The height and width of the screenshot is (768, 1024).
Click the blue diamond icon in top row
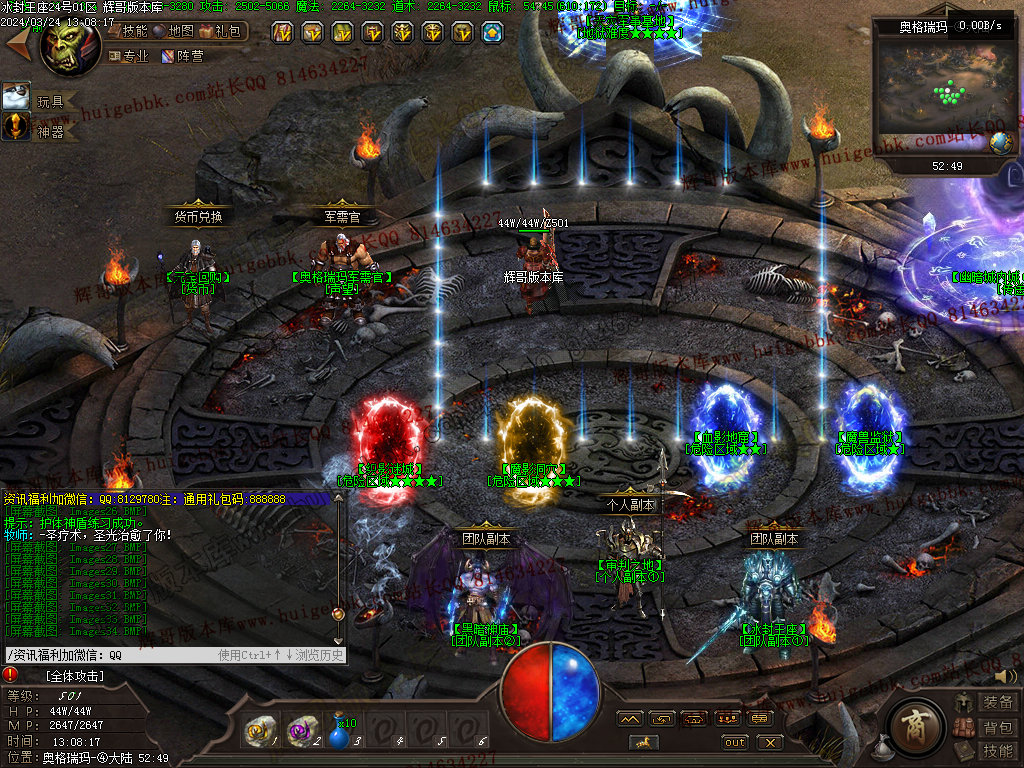[x=493, y=33]
